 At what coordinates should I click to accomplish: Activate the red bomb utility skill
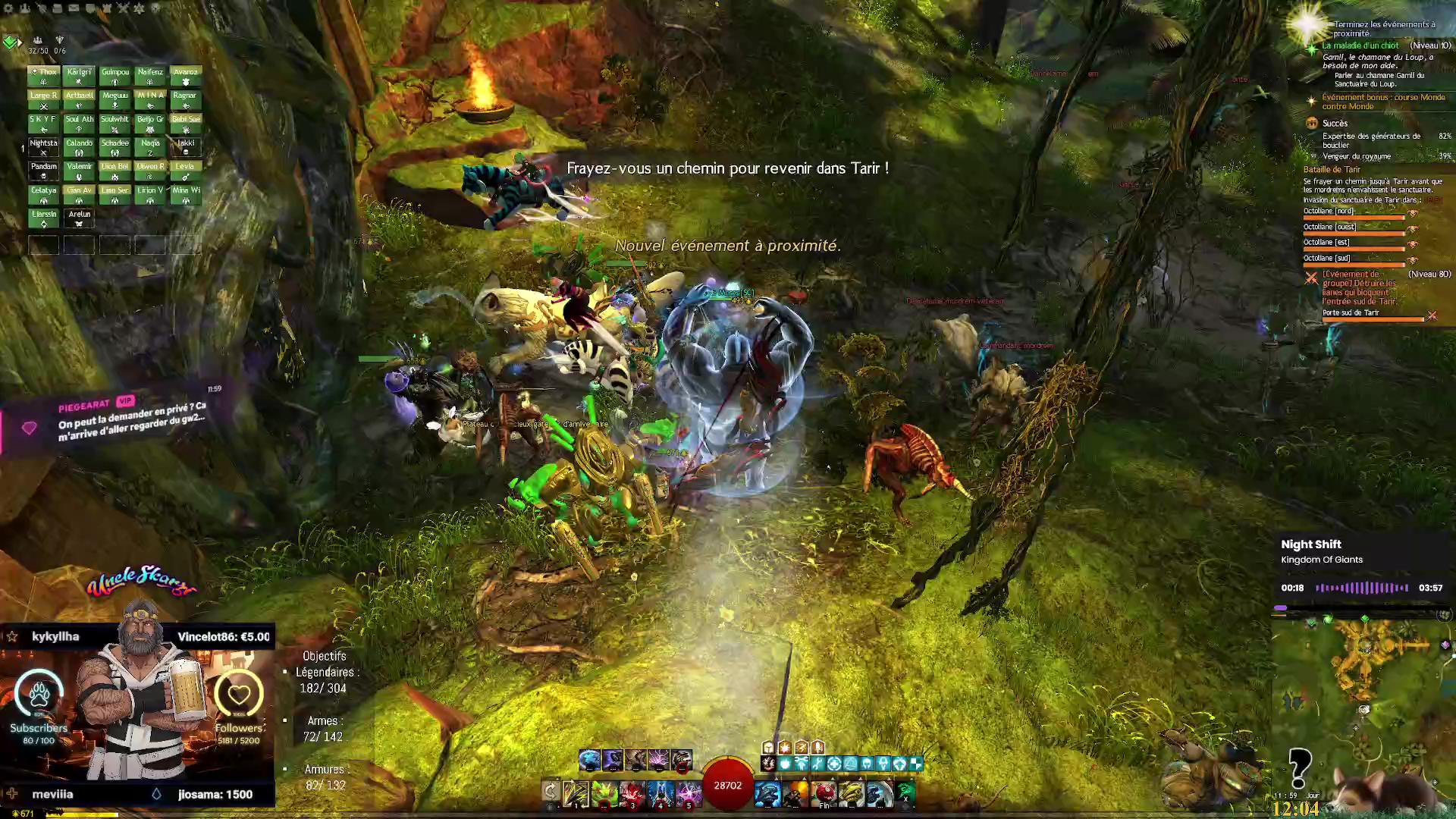(x=824, y=793)
